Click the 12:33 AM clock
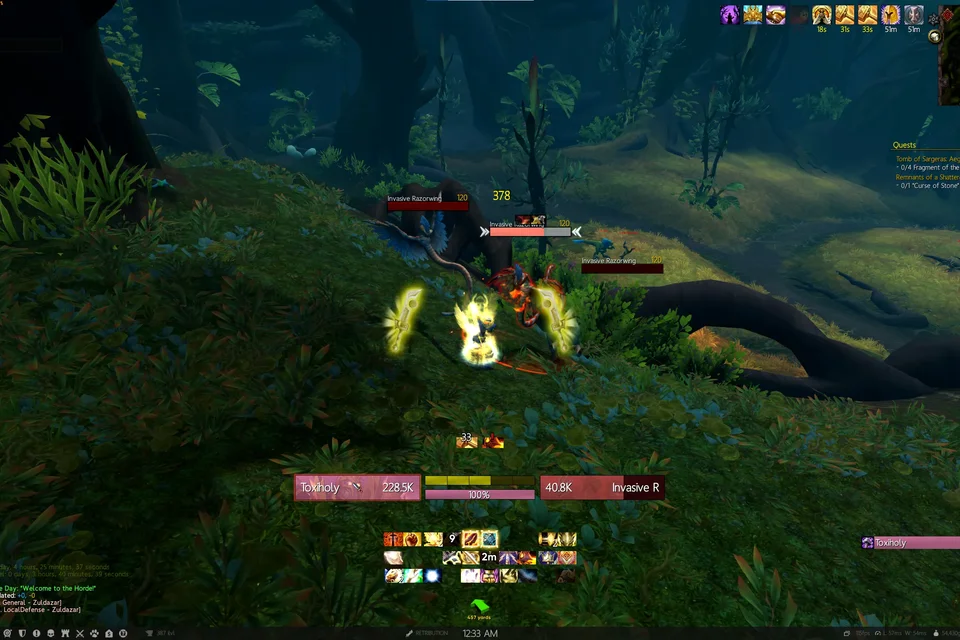The image size is (960, 640). coord(480,633)
